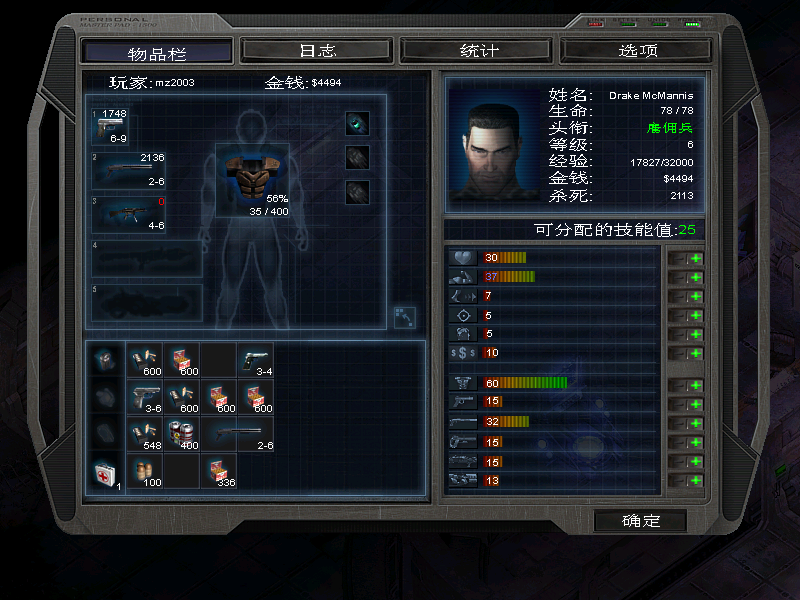800x602 pixels.
Task: Switch to the 日志 (log) tab
Action: [x=317, y=50]
